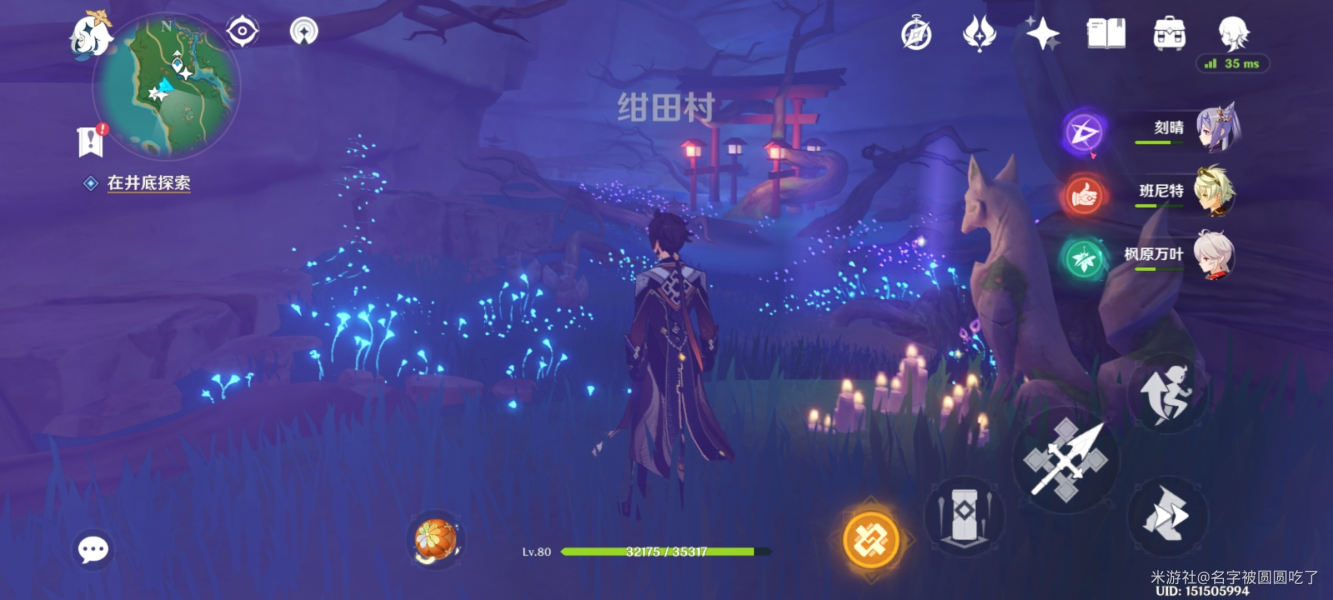The image size is (1333, 600).
Task: Open the character profile icon
Action: tap(1233, 33)
